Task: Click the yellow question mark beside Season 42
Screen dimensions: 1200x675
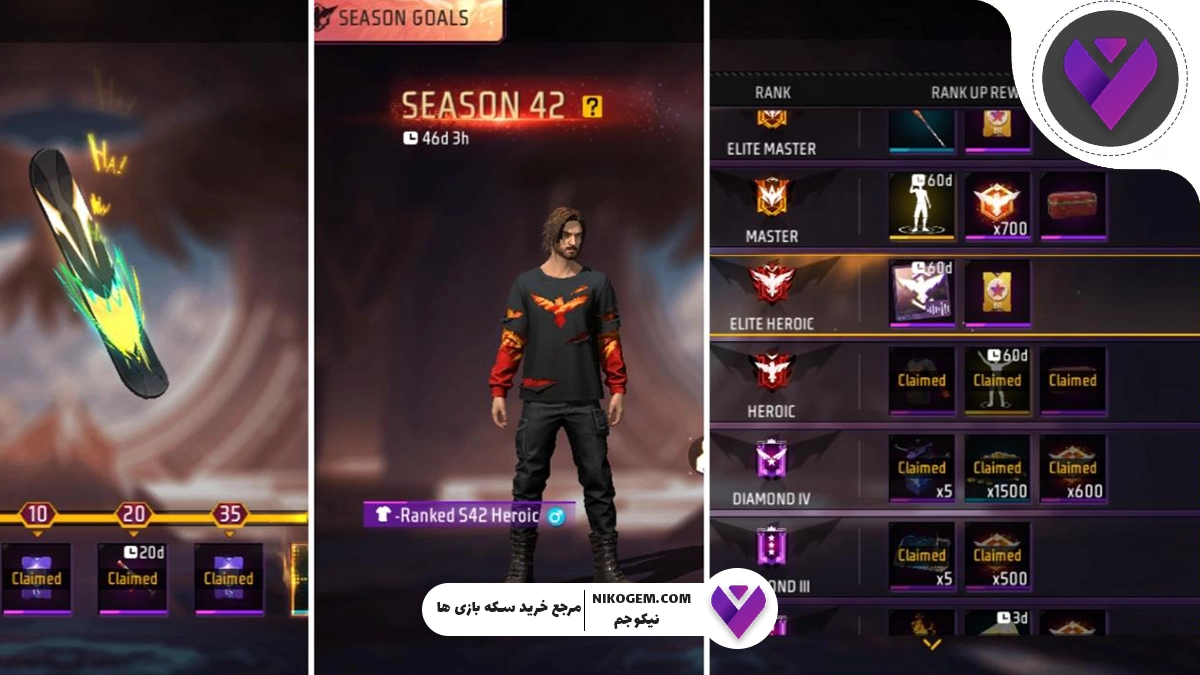Action: tap(592, 106)
